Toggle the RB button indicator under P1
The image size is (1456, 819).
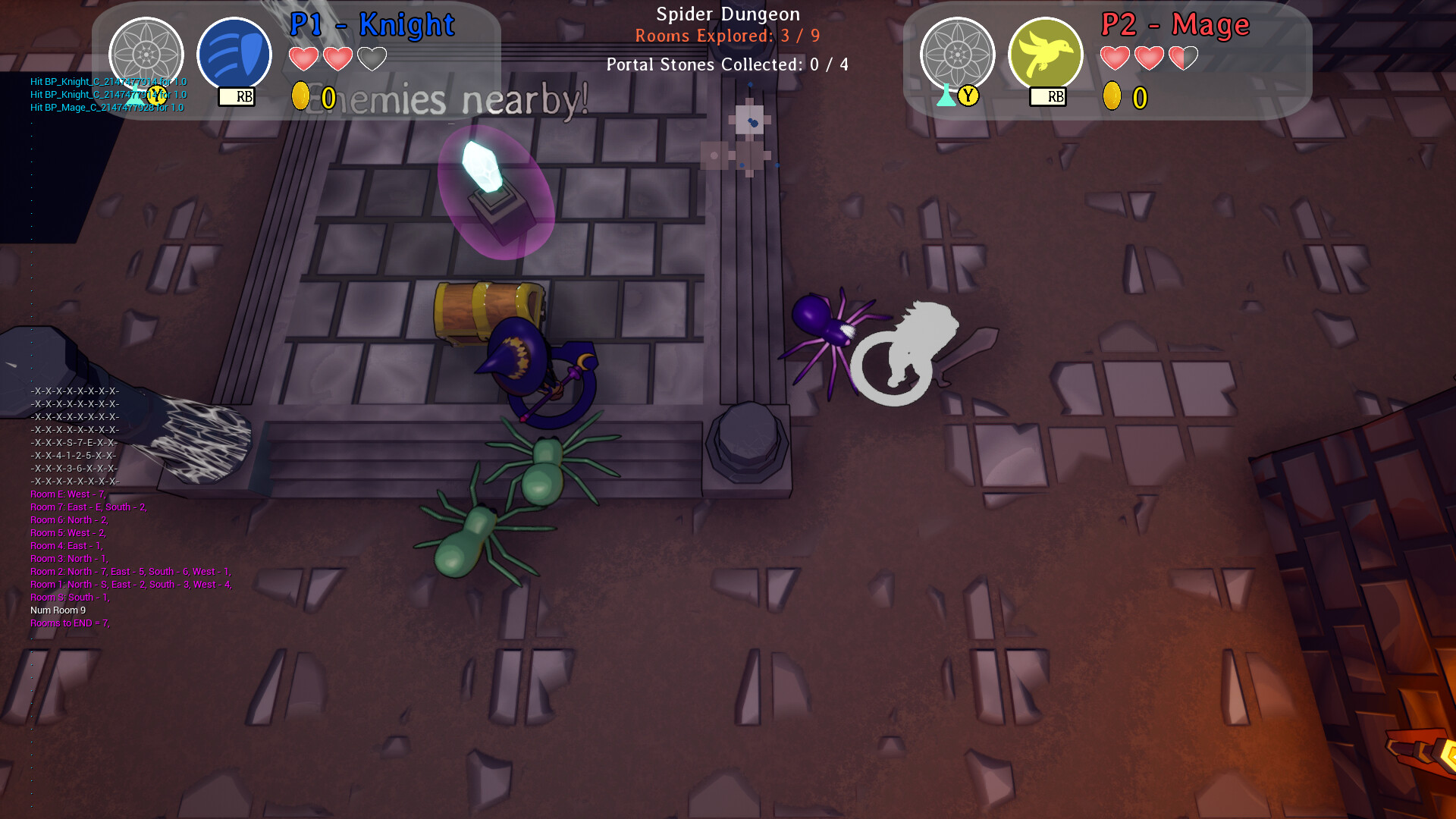[x=234, y=97]
